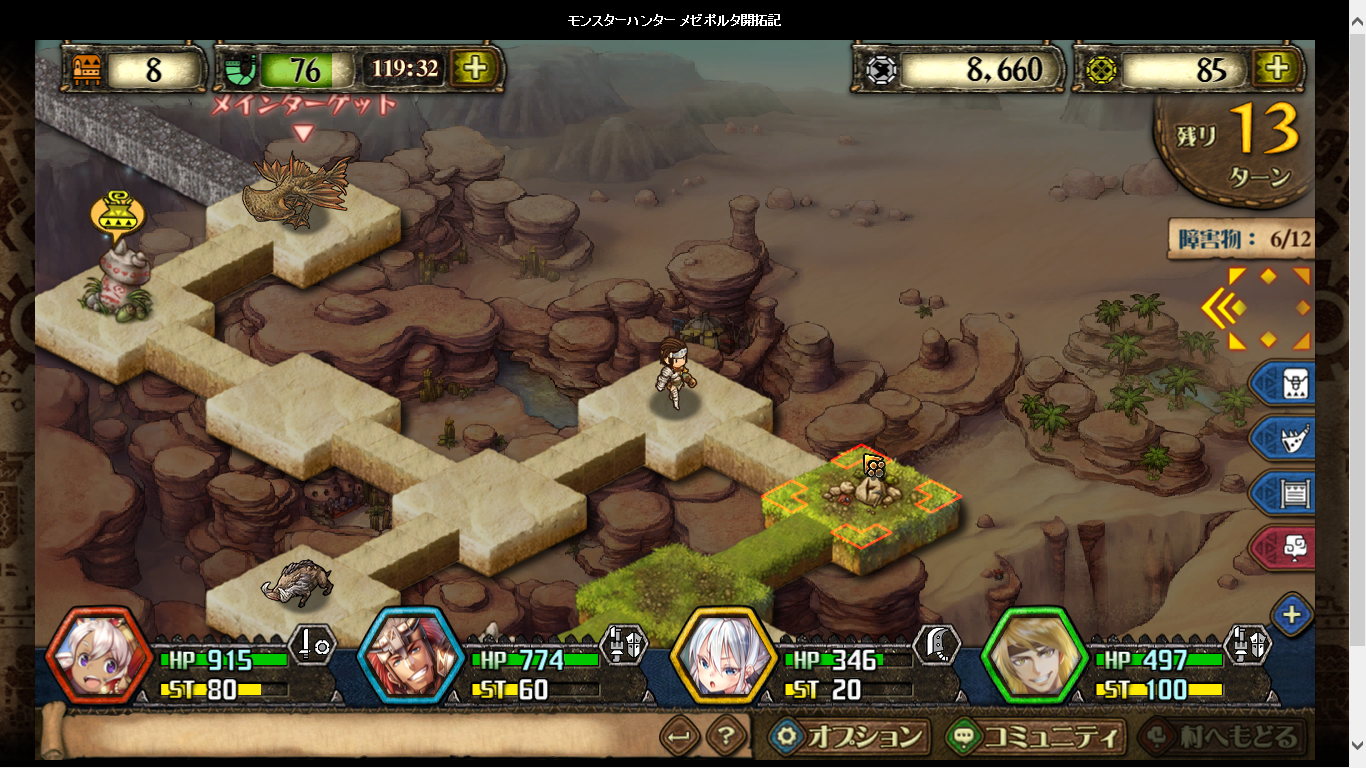Choose the green-framed blond hunter portrait
Image resolution: width=1366 pixels, height=768 pixels.
click(x=1035, y=656)
